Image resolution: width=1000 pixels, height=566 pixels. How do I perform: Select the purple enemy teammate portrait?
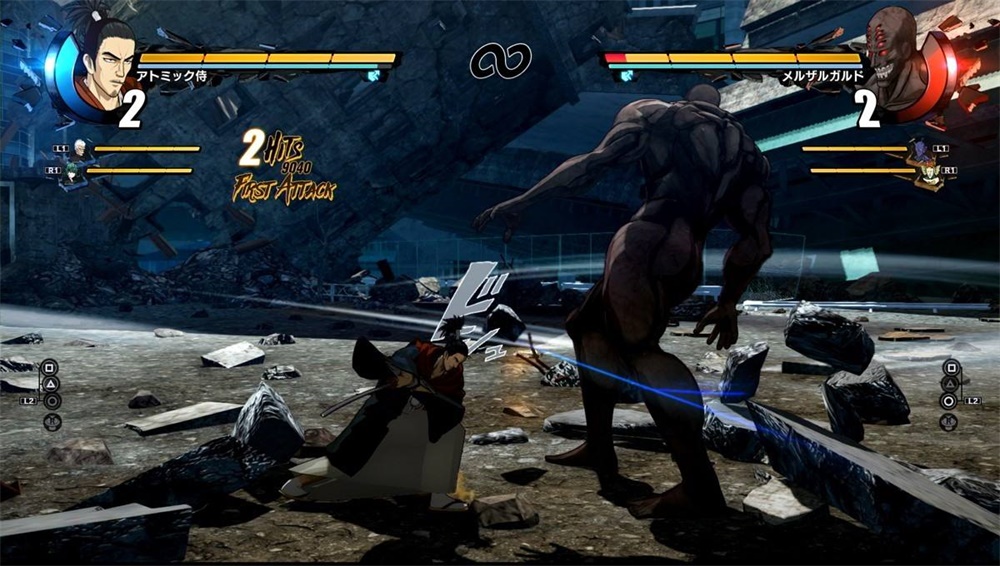click(919, 152)
